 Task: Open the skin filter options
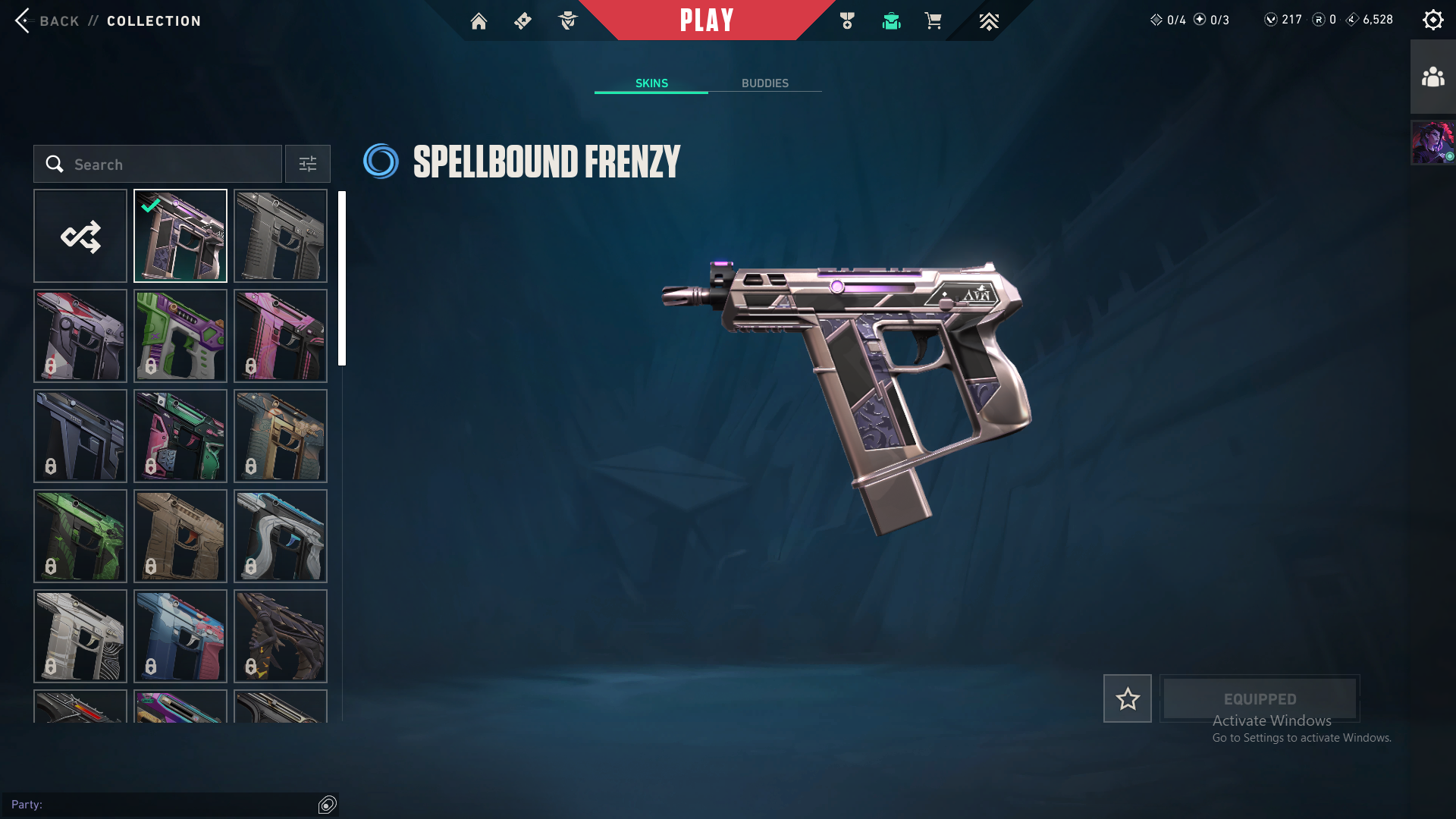click(307, 164)
